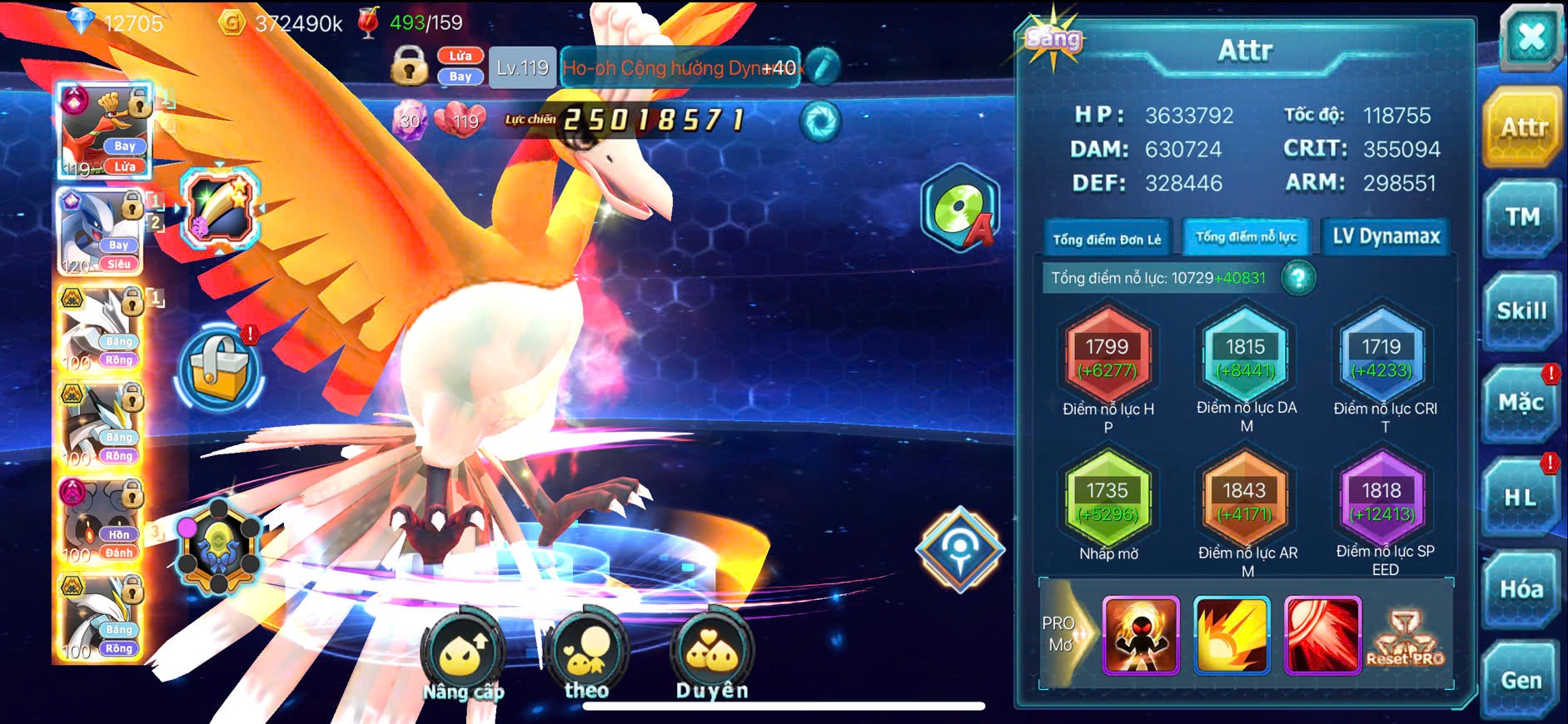Choose the Duyên button
This screenshot has width=1568, height=724.
pos(712,656)
